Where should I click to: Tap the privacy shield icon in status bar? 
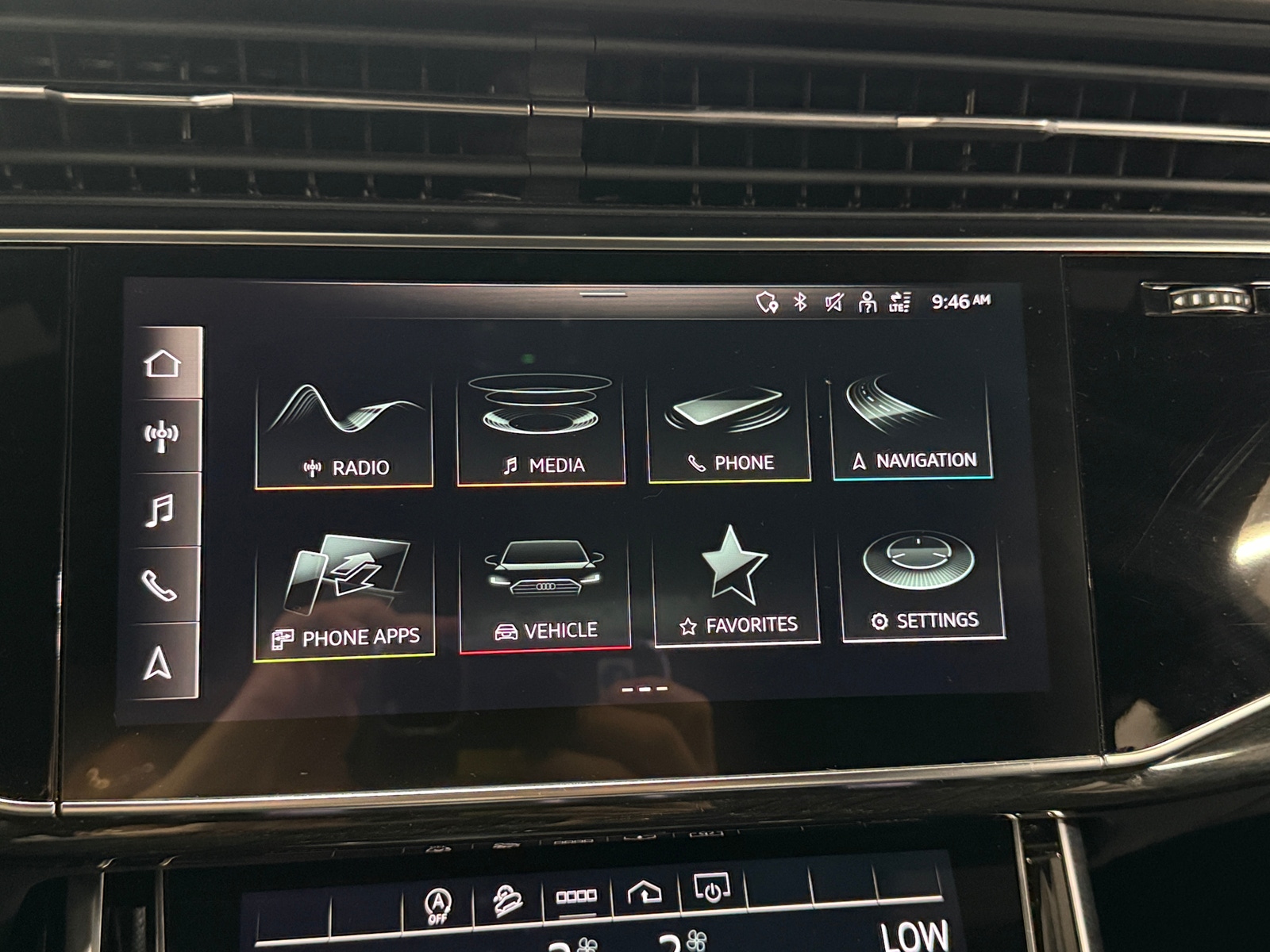pos(766,301)
